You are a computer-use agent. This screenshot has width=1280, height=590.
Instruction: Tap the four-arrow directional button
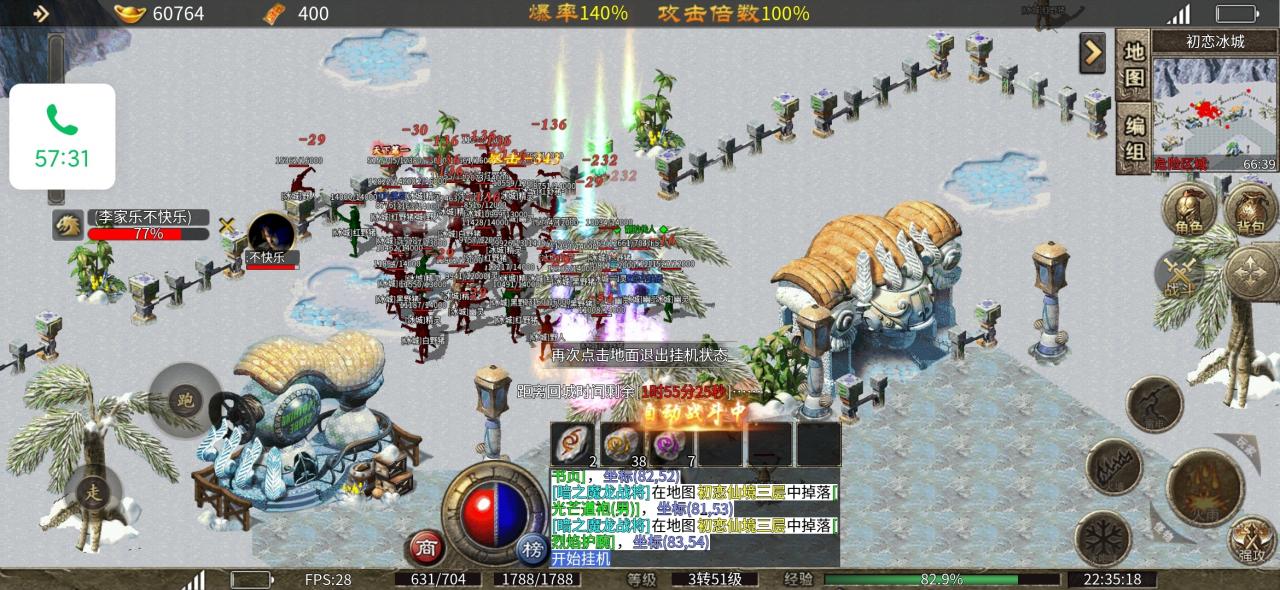[x=1251, y=271]
